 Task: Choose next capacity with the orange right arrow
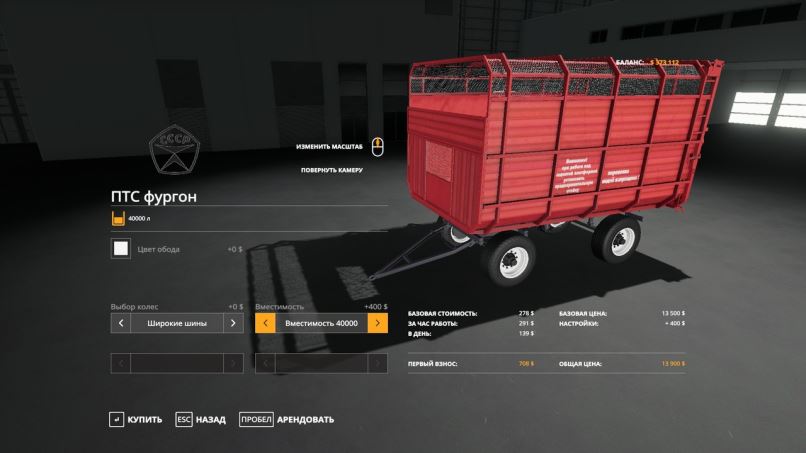pos(377,323)
